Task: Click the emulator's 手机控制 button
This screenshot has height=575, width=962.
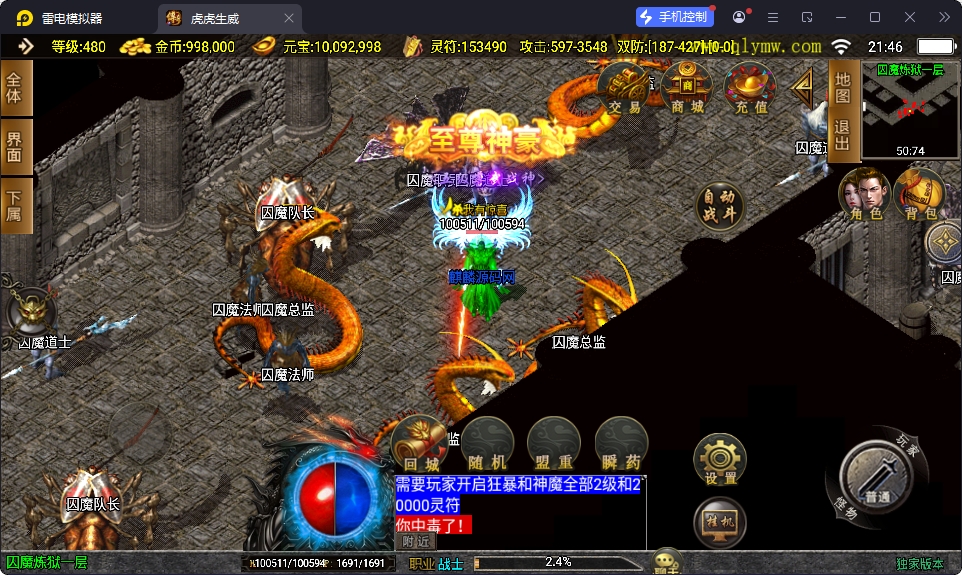Action: (x=674, y=17)
